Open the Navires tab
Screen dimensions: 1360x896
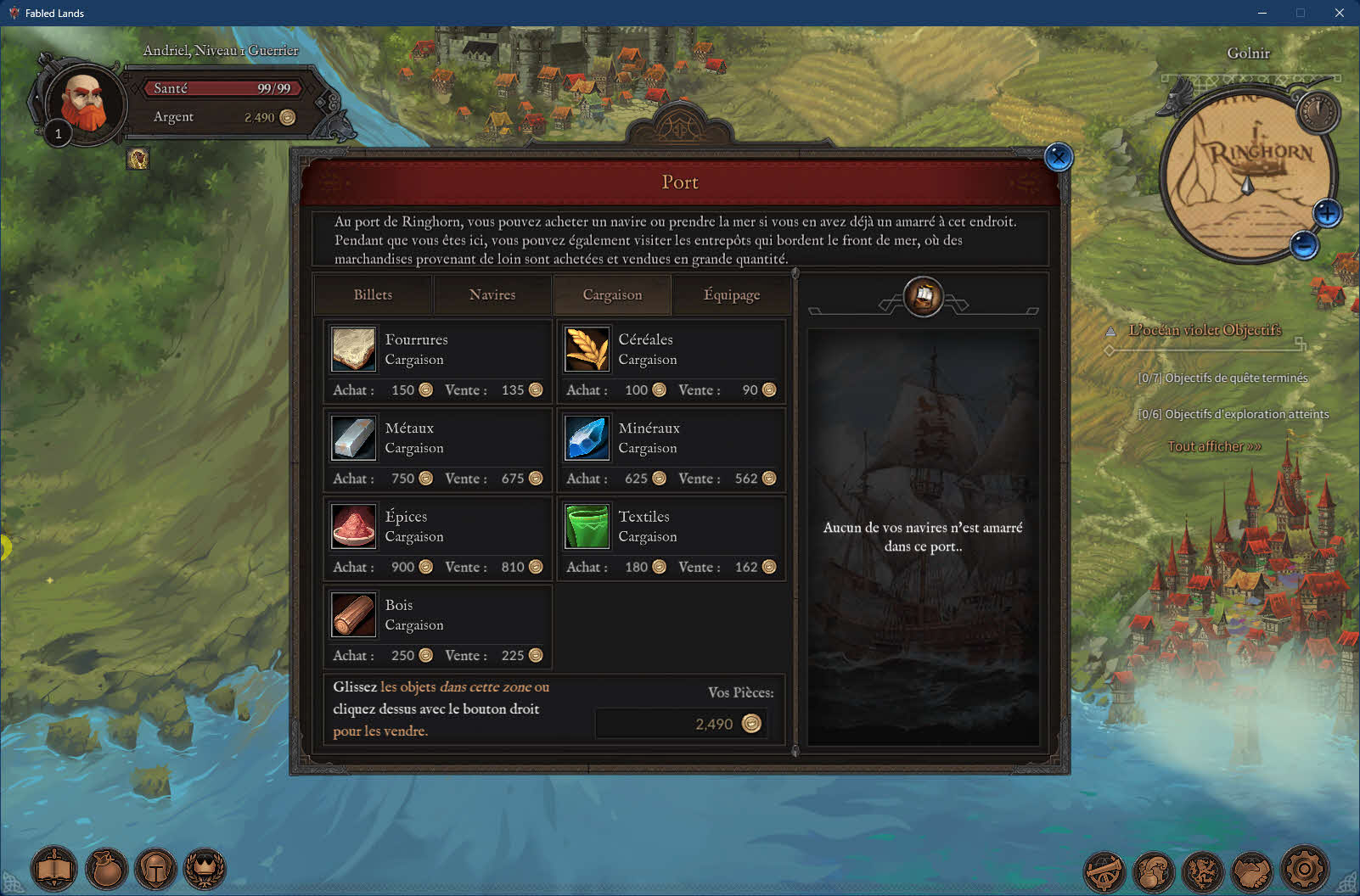coord(492,295)
